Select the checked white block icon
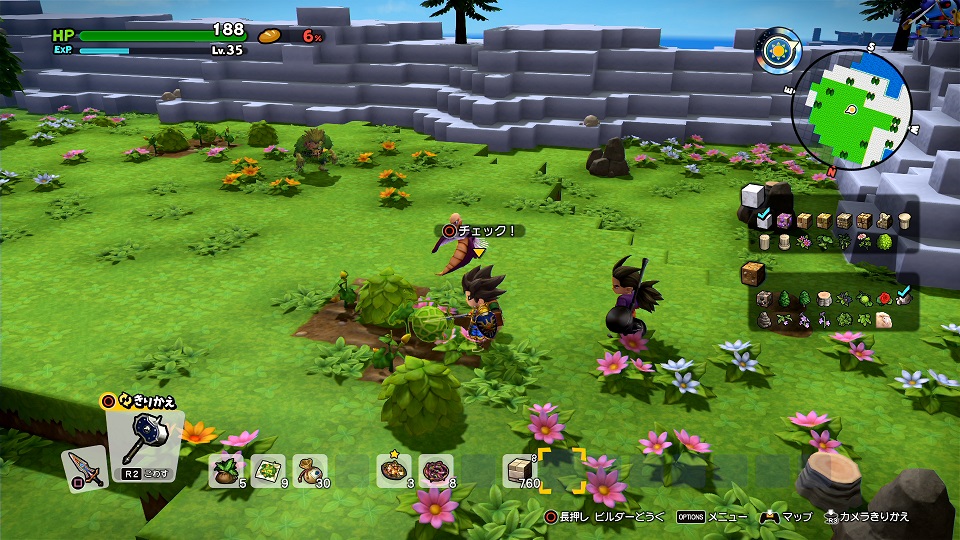This screenshot has width=960, height=540. click(764, 220)
